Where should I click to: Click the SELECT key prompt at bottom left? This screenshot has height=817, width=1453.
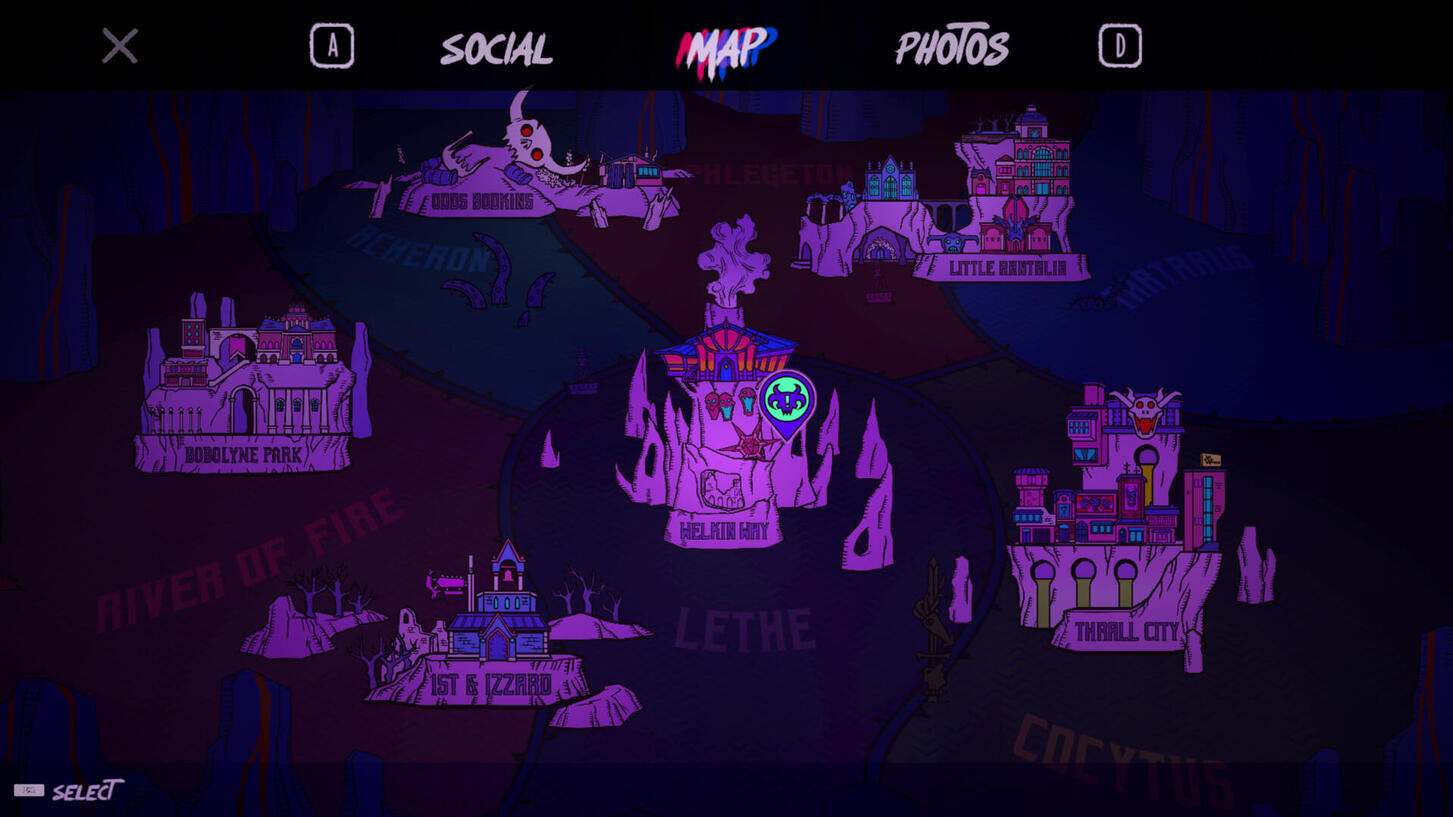[60, 792]
